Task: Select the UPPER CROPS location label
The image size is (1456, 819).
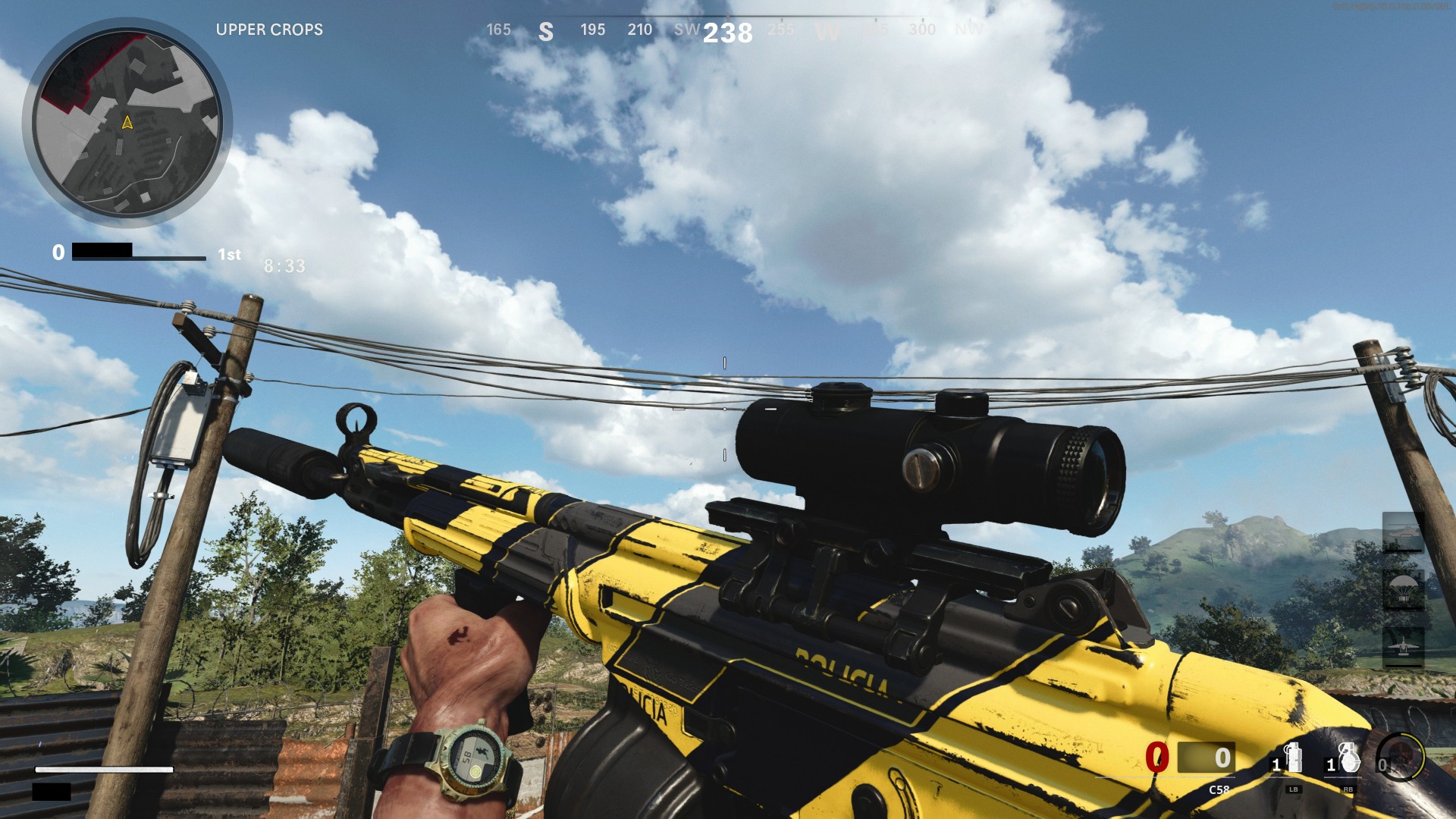Action: [x=269, y=30]
